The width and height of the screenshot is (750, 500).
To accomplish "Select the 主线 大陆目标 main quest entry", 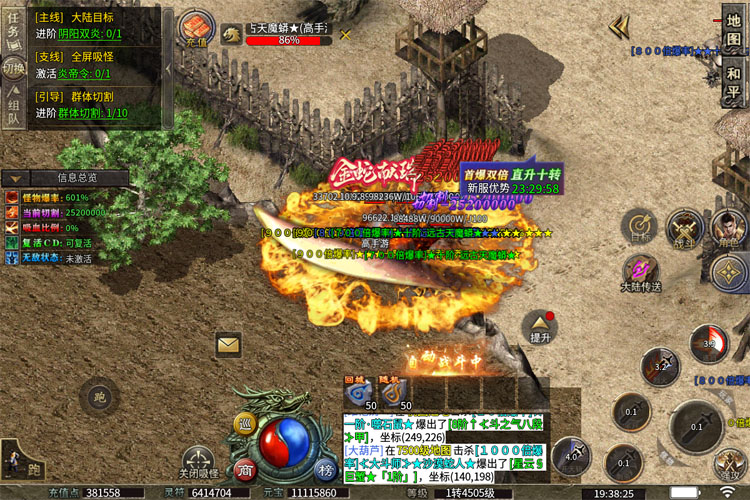I will [90, 25].
